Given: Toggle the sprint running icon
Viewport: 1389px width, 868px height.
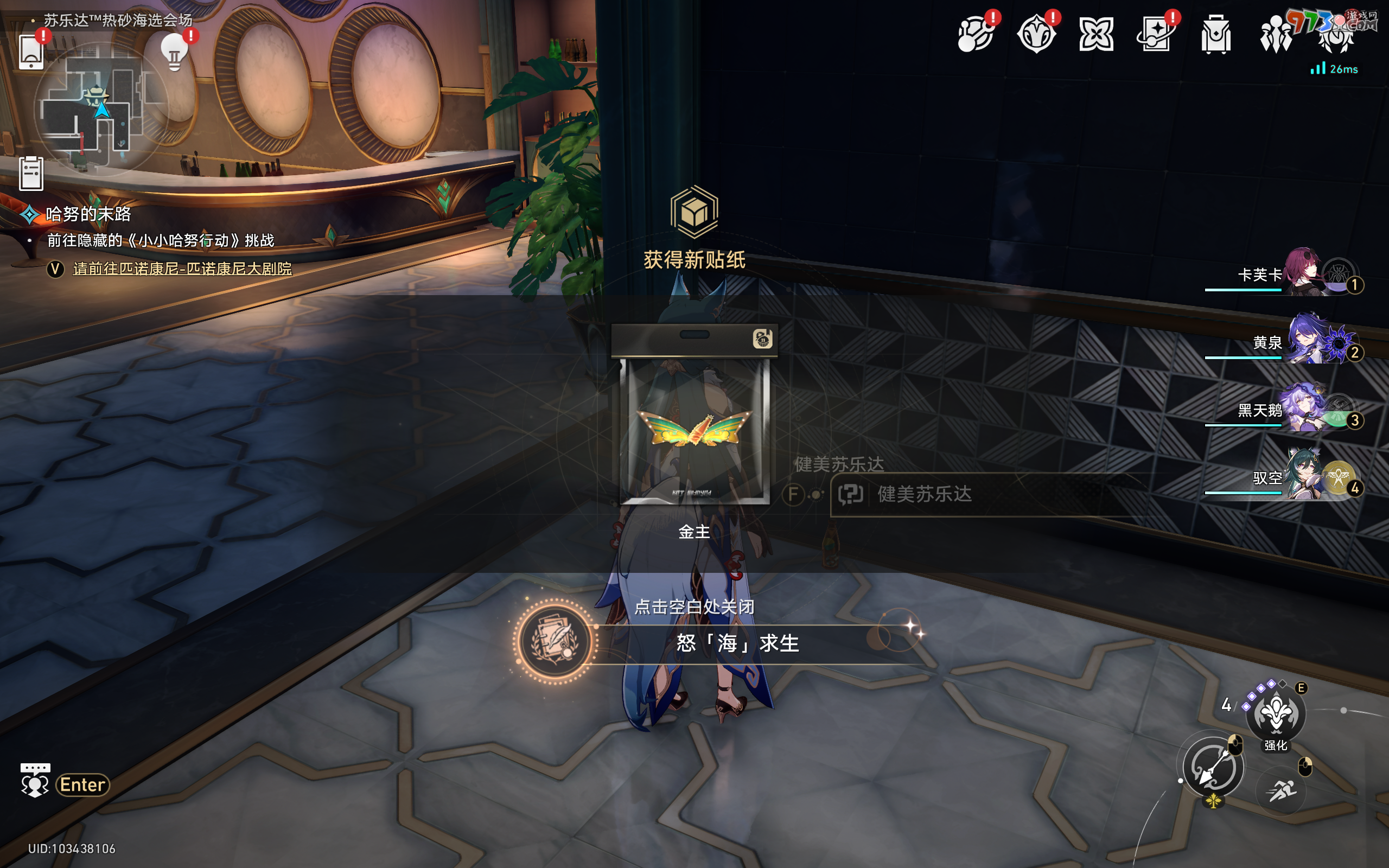Looking at the screenshot, I should (1281, 791).
